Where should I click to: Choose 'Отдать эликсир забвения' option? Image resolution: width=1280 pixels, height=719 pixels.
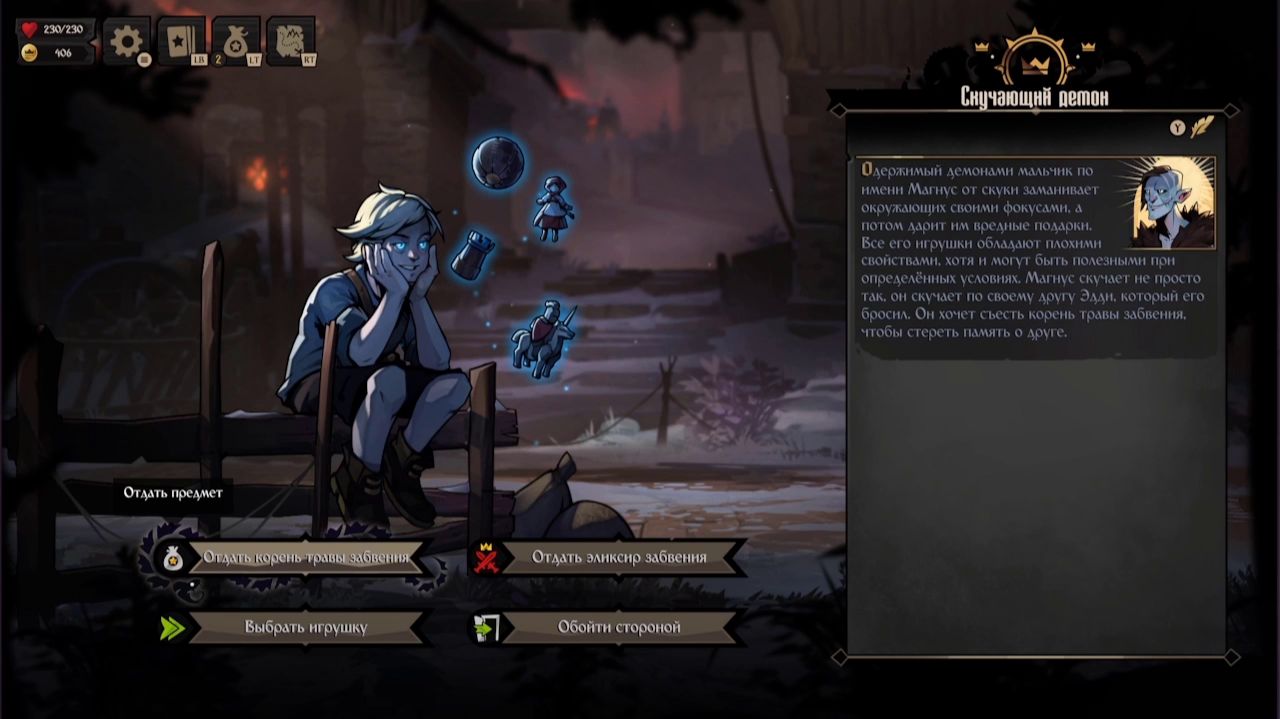pos(619,557)
